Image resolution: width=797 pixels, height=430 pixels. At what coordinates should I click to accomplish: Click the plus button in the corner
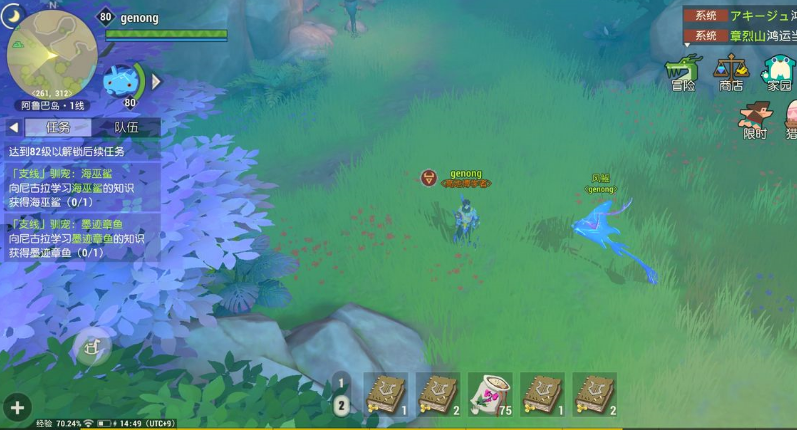17,407
